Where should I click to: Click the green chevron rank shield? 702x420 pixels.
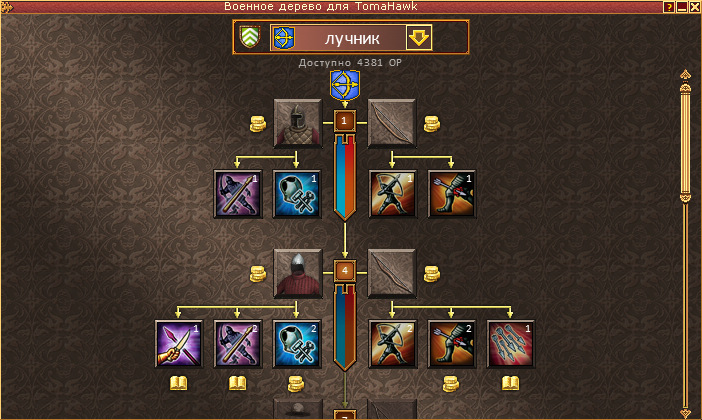[x=251, y=38]
